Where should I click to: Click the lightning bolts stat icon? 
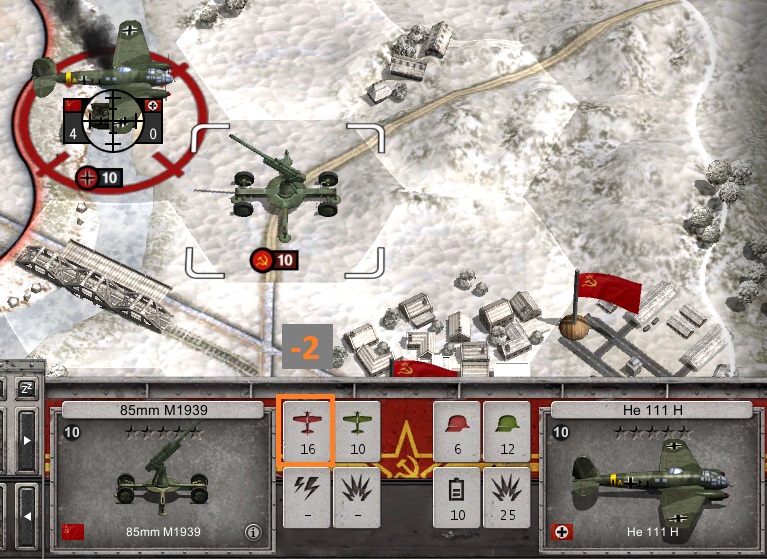[307, 497]
